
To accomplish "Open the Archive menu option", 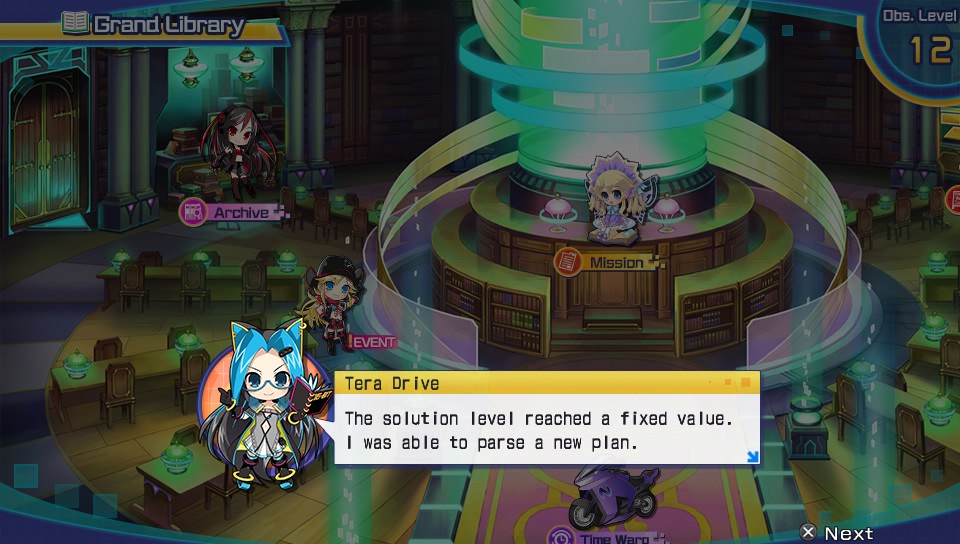I will click(x=231, y=212).
